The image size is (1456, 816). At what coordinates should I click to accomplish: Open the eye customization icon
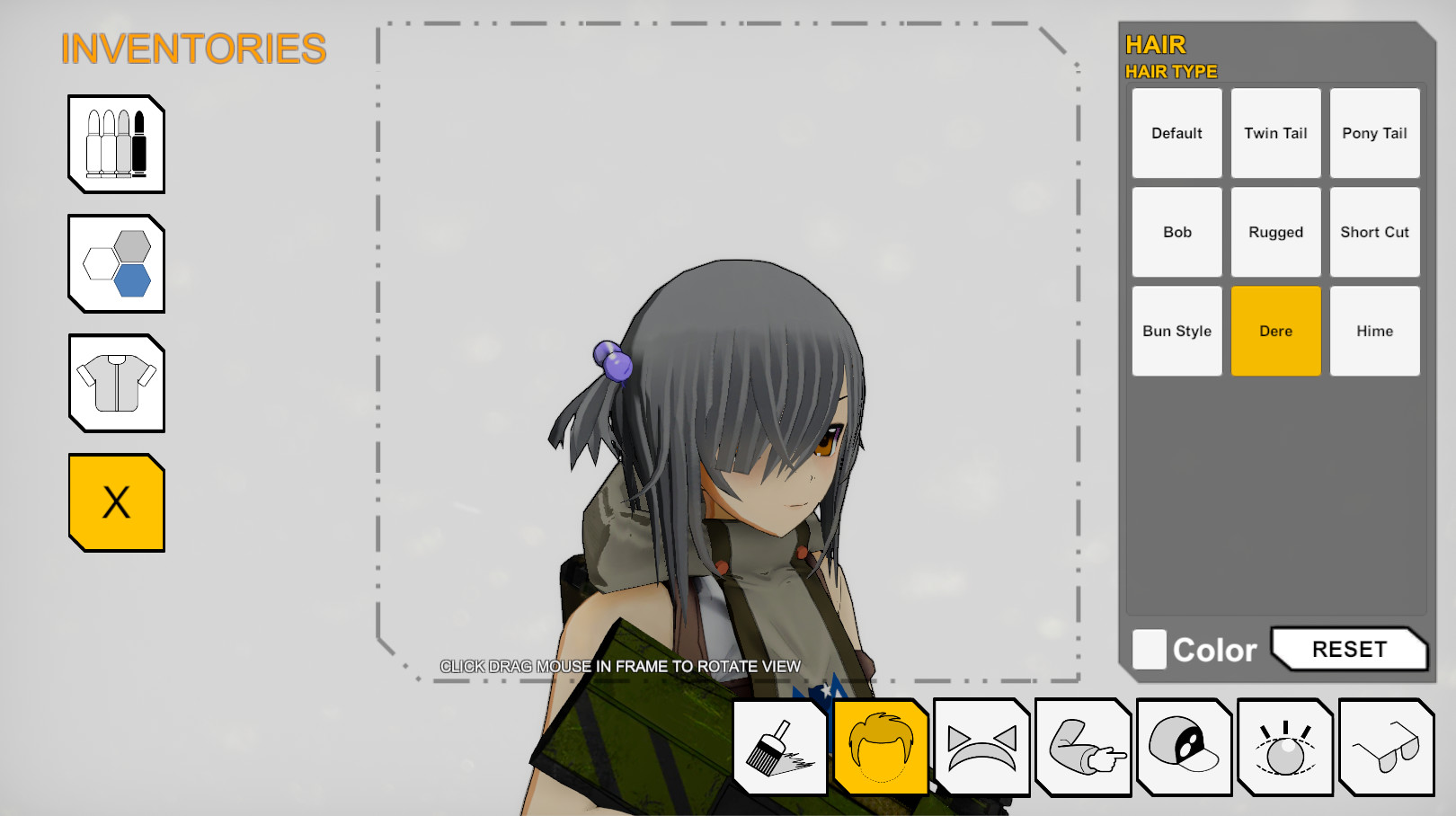[x=1284, y=747]
